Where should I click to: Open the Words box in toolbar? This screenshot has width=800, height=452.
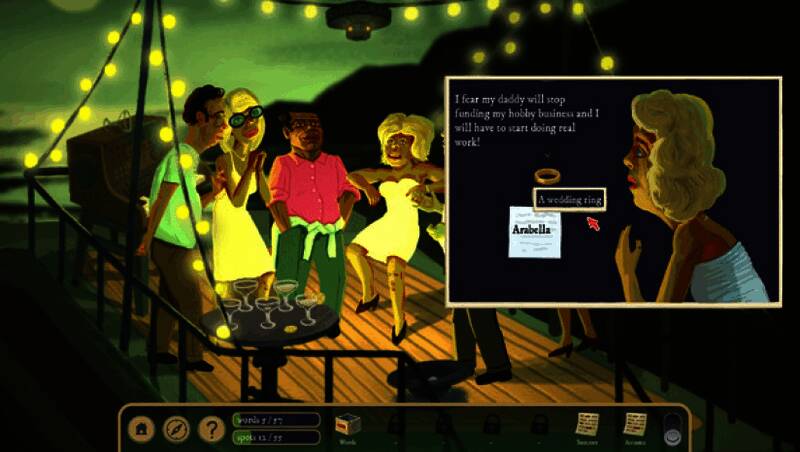click(x=347, y=426)
